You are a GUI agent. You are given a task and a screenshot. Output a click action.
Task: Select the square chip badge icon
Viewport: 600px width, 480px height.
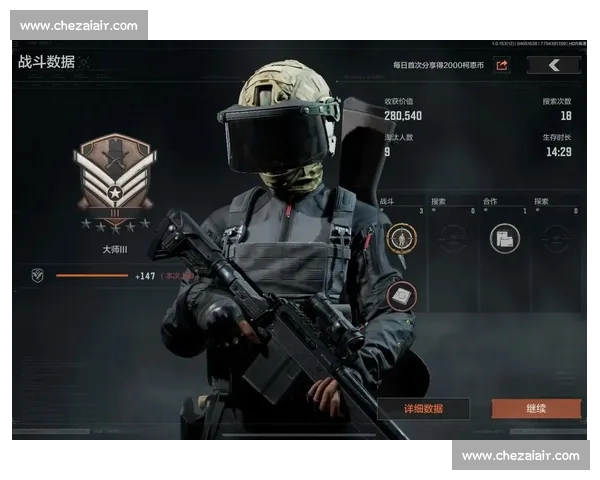(401, 294)
